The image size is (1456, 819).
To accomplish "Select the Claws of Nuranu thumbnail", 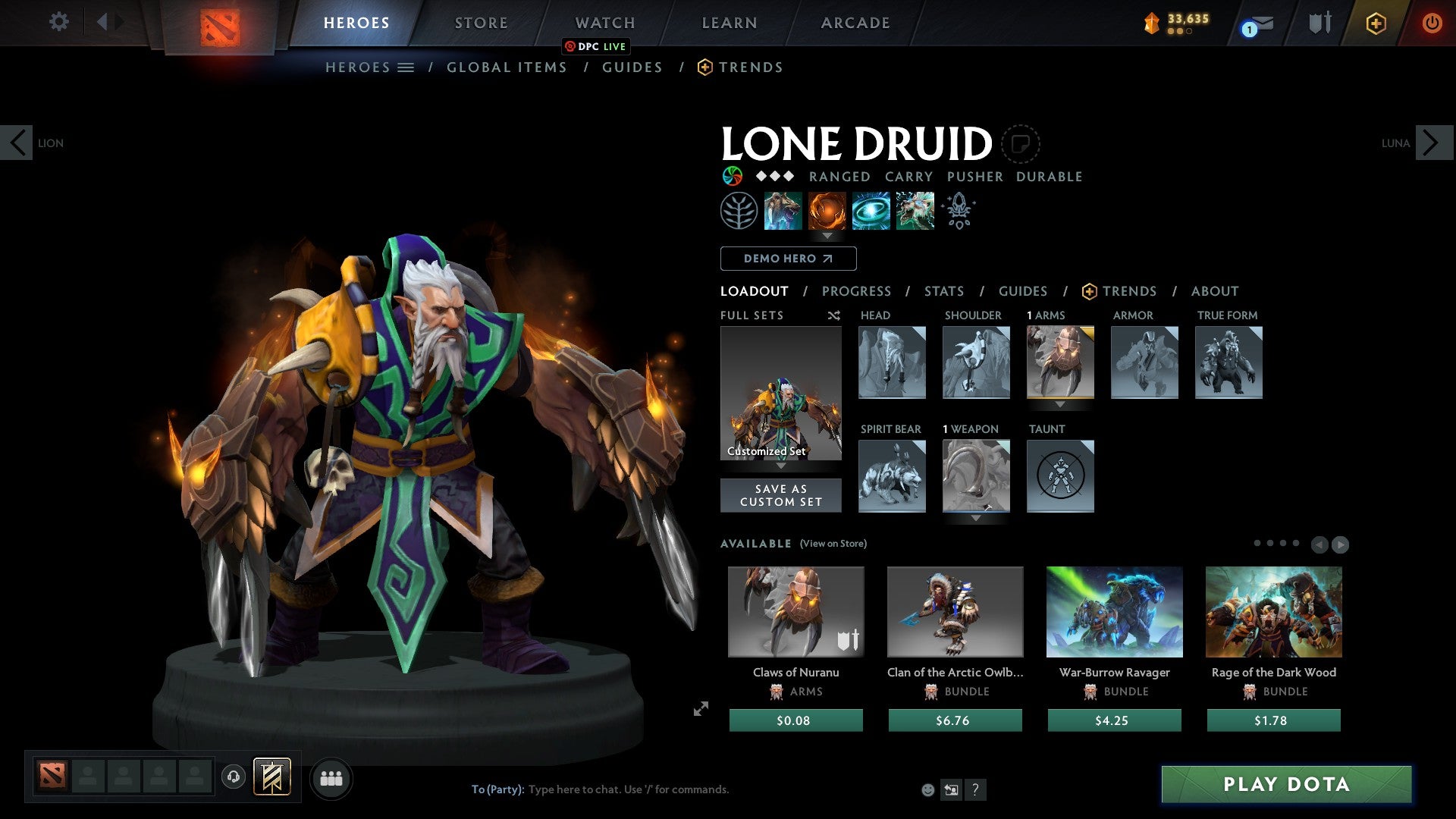I will pyautogui.click(x=794, y=611).
